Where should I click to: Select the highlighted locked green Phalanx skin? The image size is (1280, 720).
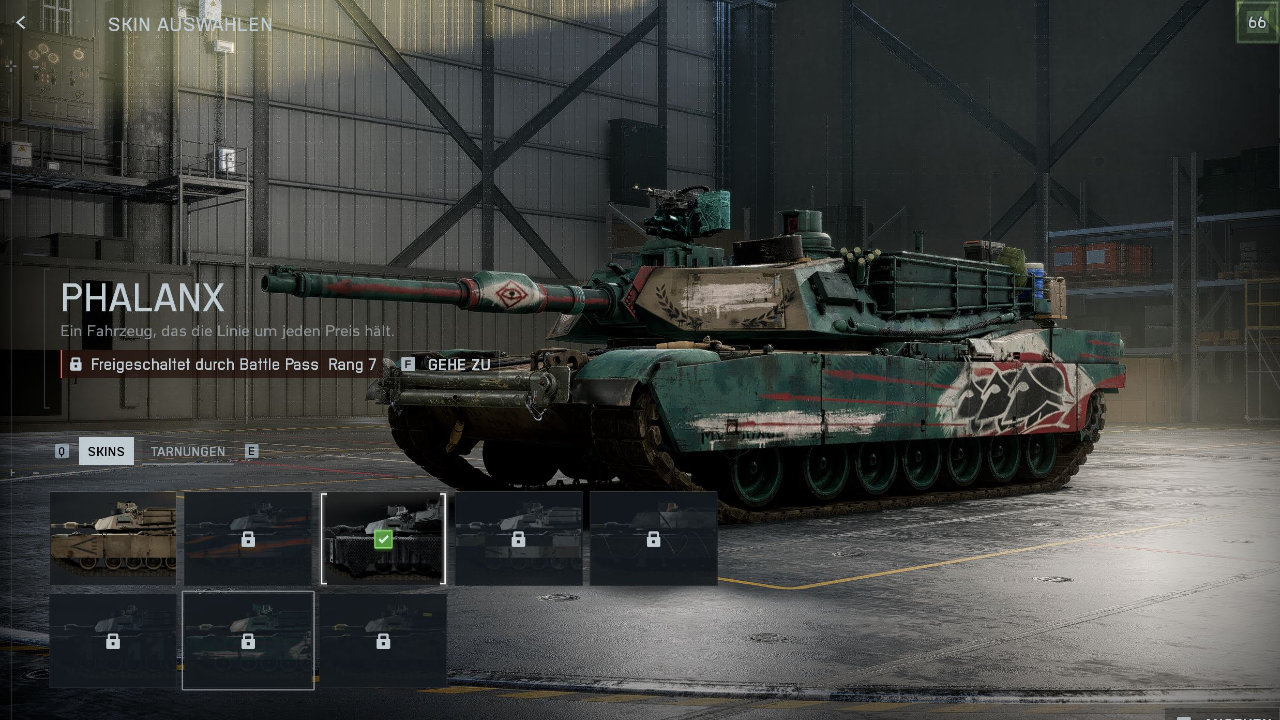(248, 640)
